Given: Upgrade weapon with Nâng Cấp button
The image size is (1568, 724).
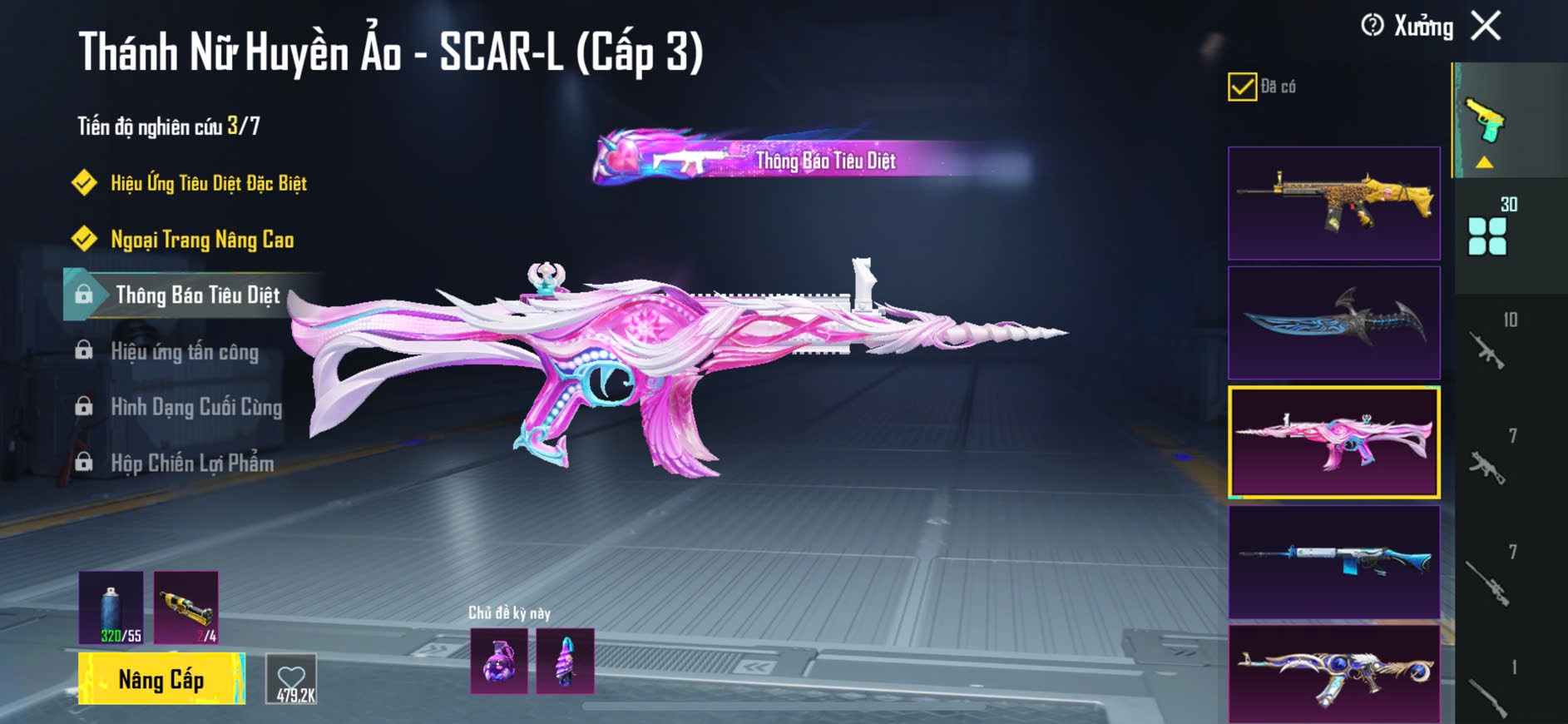Looking at the screenshot, I should tap(161, 679).
